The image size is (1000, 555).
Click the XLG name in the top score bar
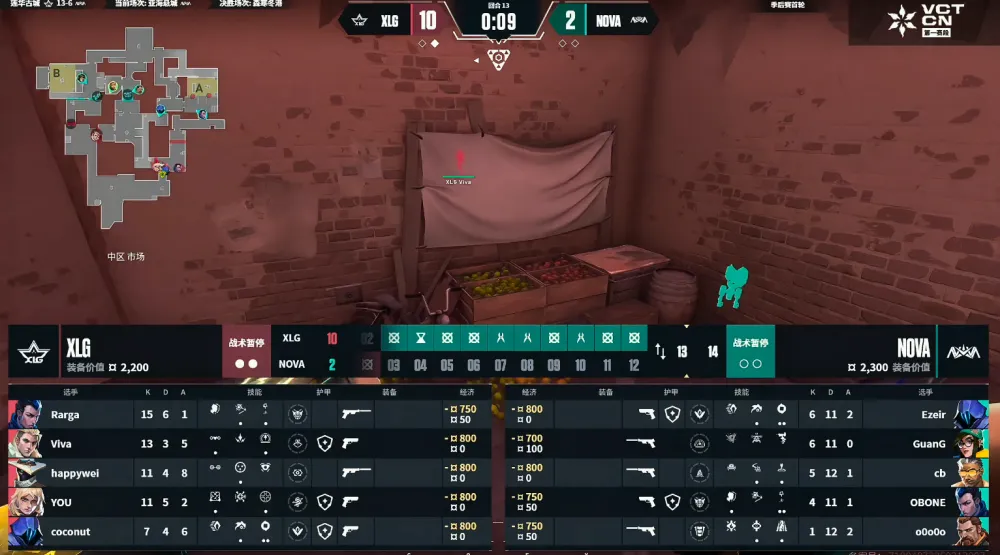pyautogui.click(x=389, y=20)
